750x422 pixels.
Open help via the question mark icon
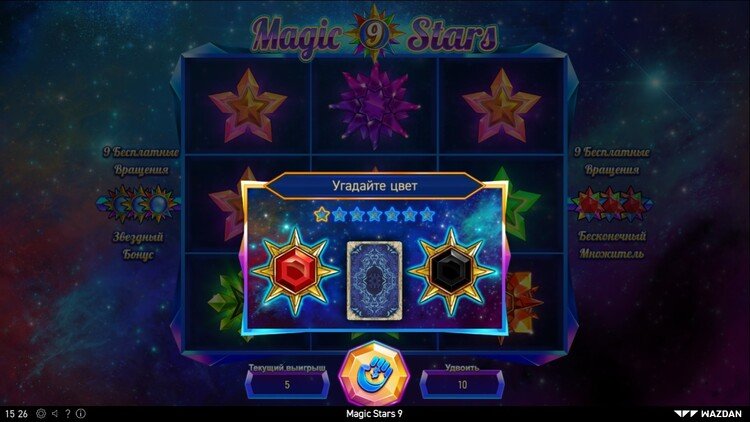(68, 413)
